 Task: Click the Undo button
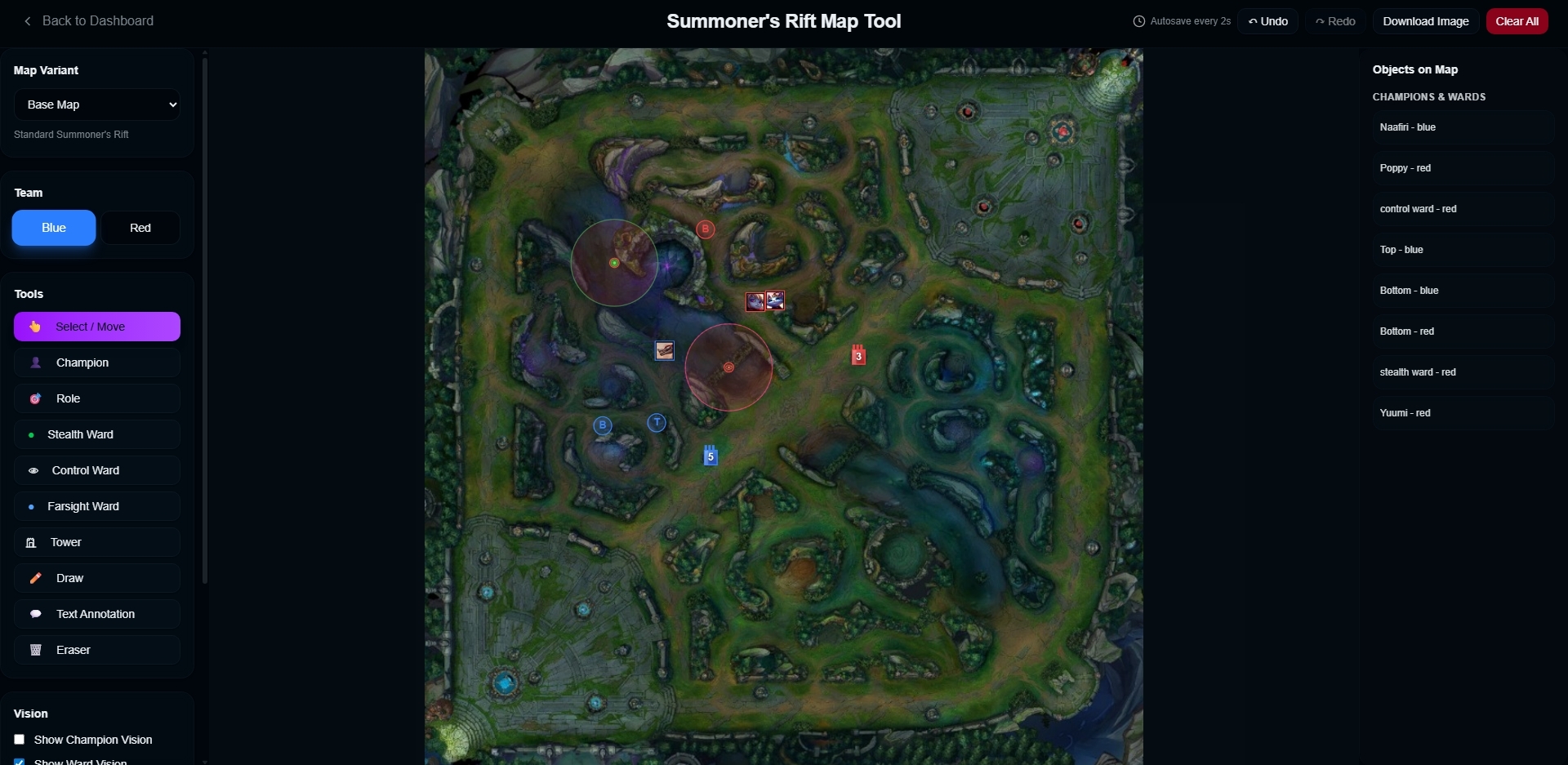click(1267, 20)
